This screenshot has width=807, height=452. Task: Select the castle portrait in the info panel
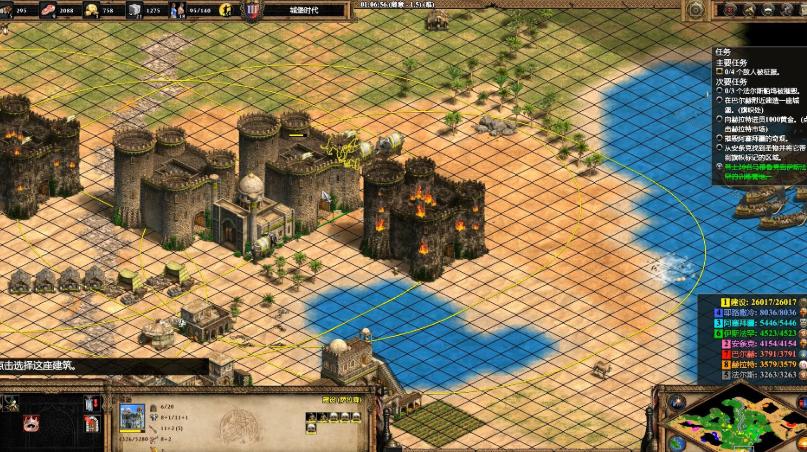click(132, 417)
